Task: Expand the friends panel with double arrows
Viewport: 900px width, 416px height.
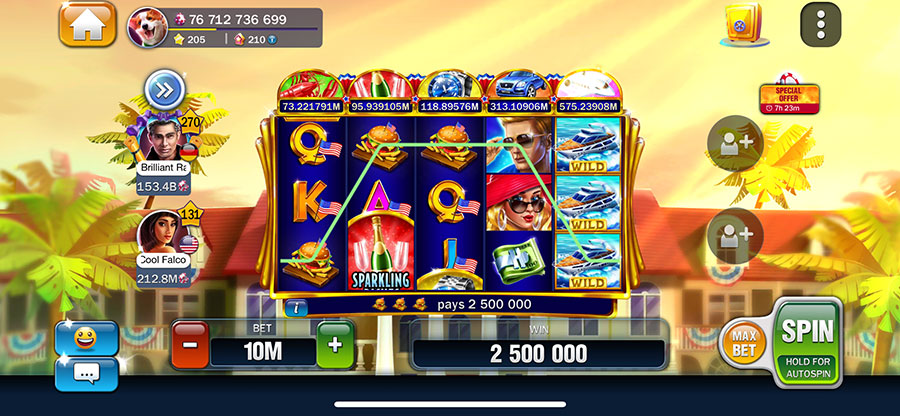Action: point(162,90)
